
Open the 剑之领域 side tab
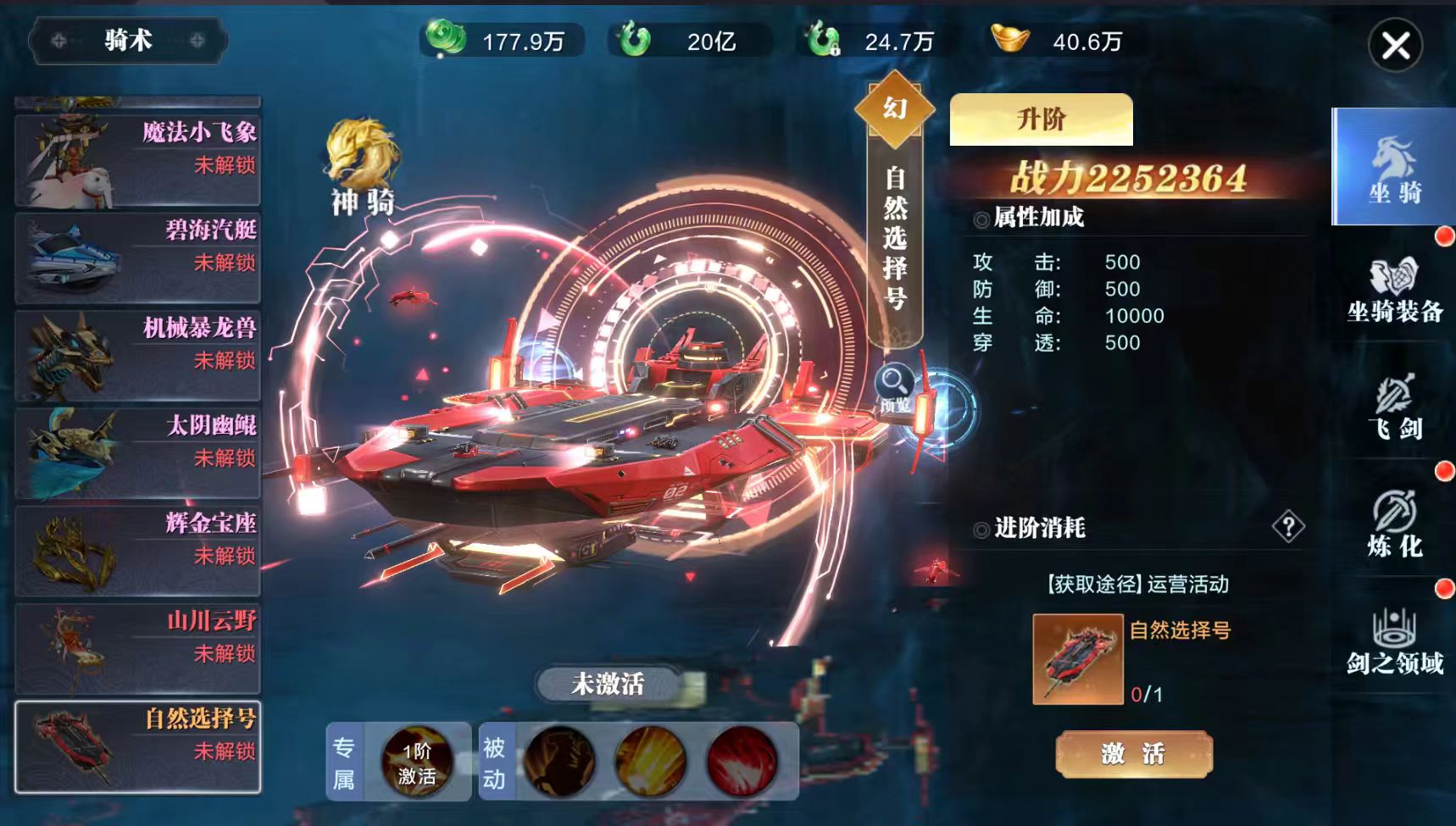point(1394,641)
